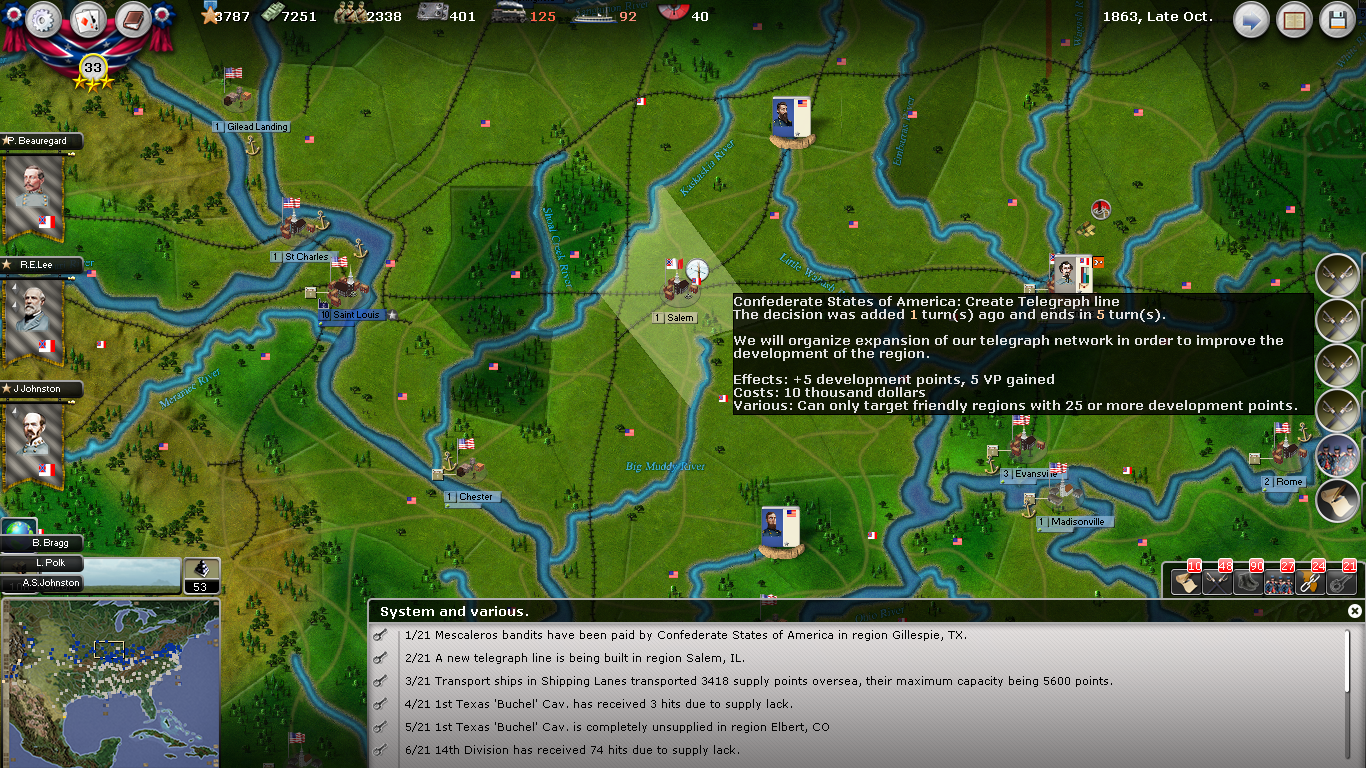Select L. Polk from the army list
This screenshot has height=768, width=1366.
[50, 563]
